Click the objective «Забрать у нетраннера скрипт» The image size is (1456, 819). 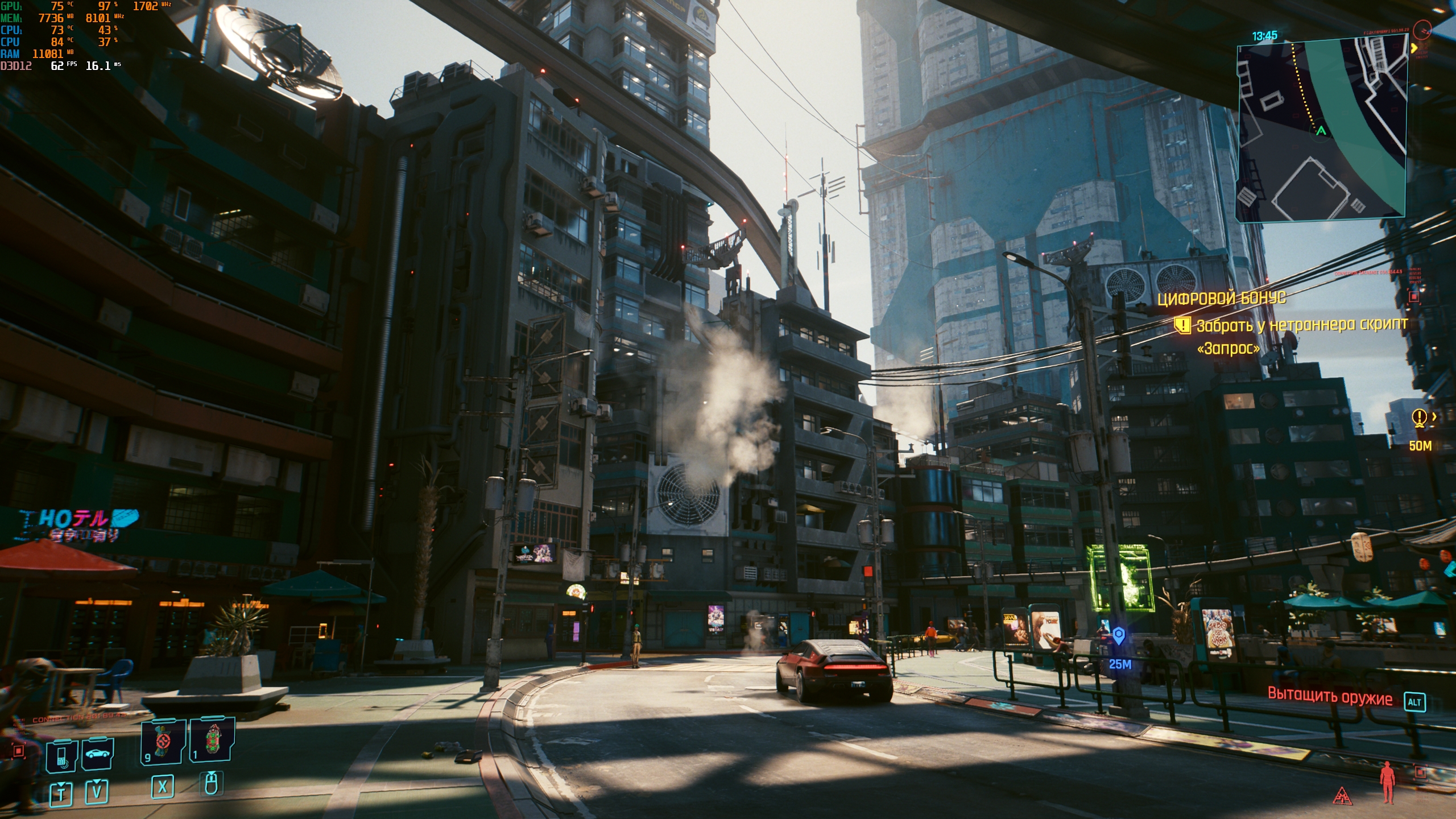[1301, 325]
